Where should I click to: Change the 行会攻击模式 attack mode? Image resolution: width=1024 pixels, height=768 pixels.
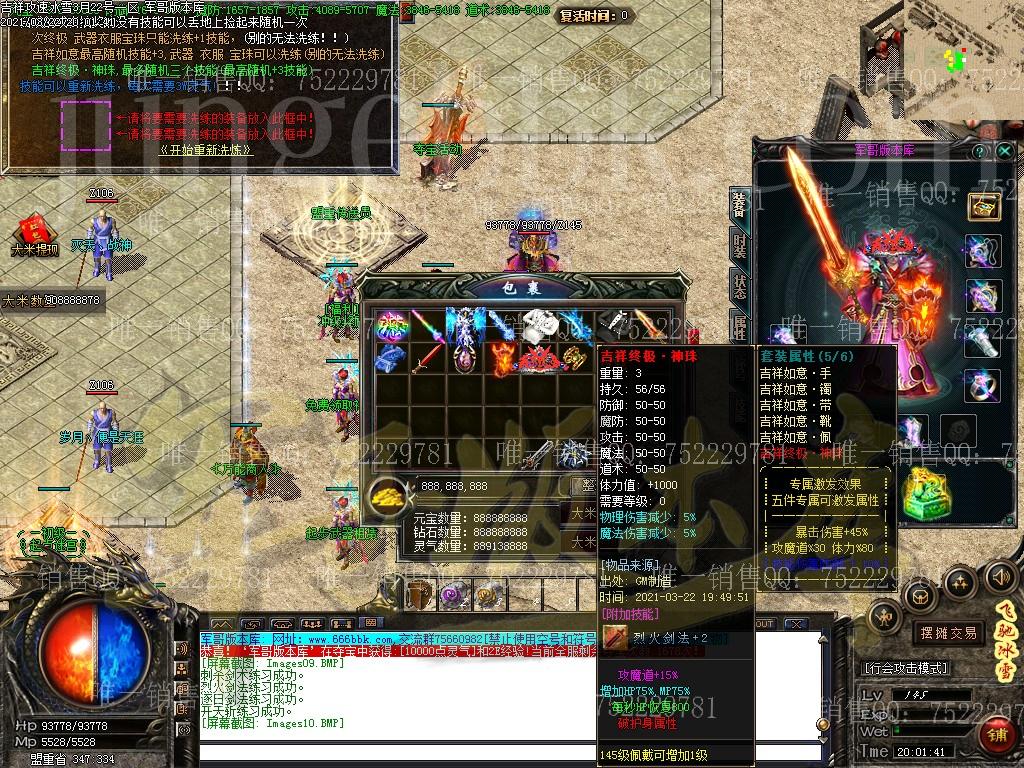pyautogui.click(x=906, y=668)
